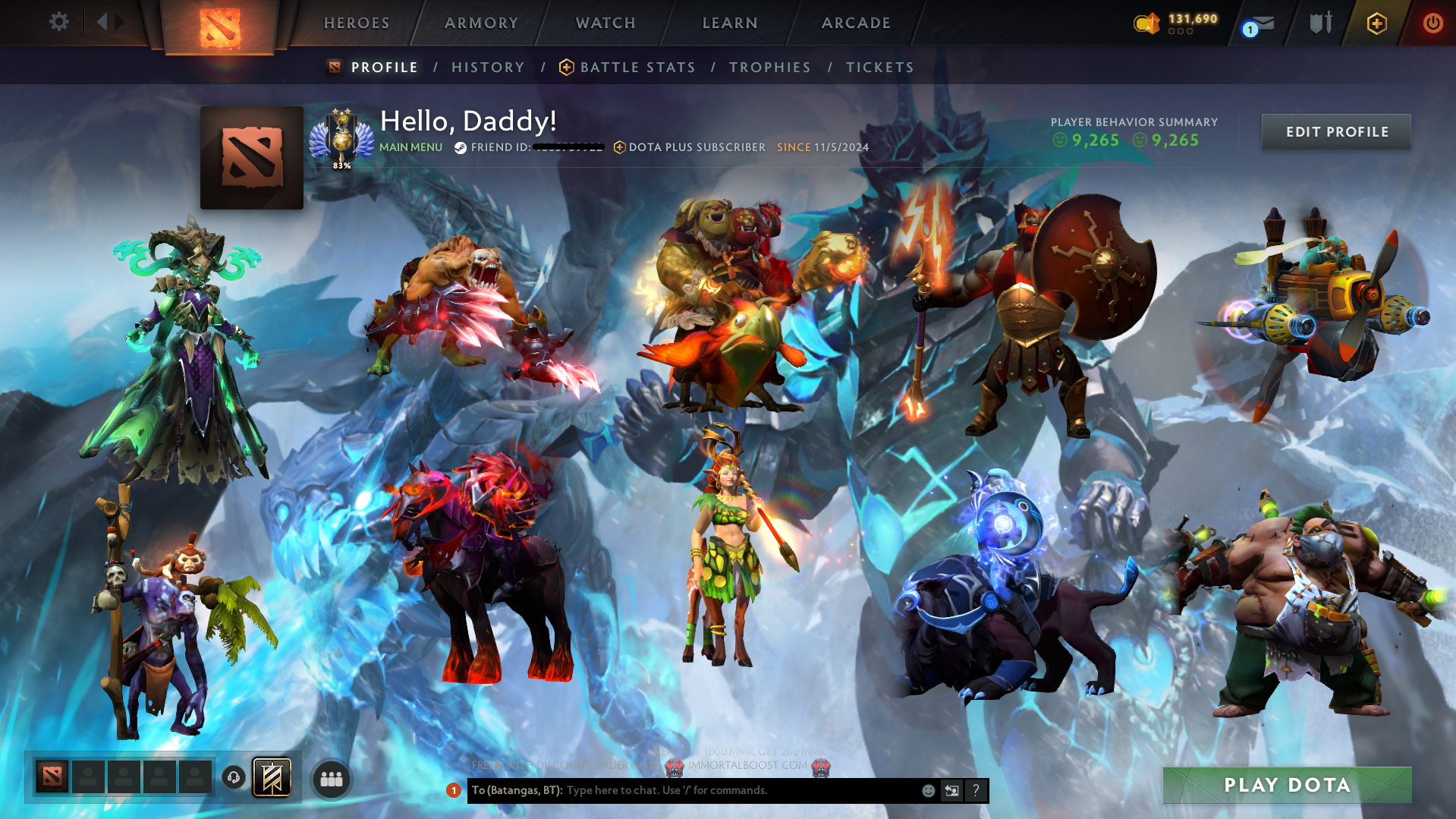Screen dimensions: 1456x819
Task: Click the power exit button
Action: click(x=1433, y=23)
